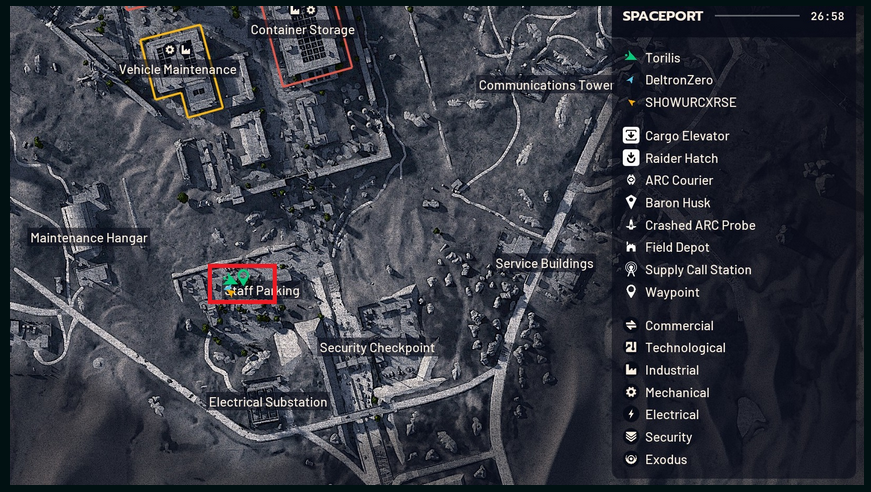
Task: Select the Vehicle Maintenance zone icons on map
Action: (x=178, y=50)
